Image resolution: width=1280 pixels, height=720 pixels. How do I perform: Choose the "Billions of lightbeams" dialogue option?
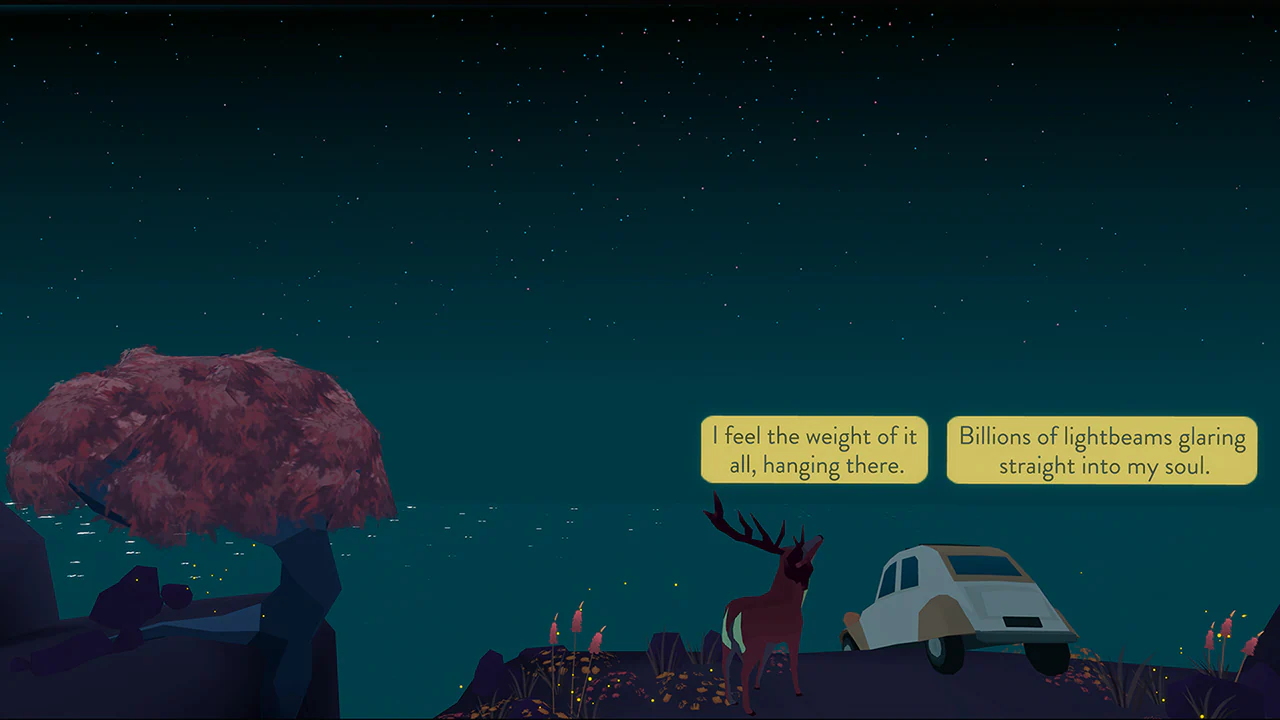[x=1100, y=450]
